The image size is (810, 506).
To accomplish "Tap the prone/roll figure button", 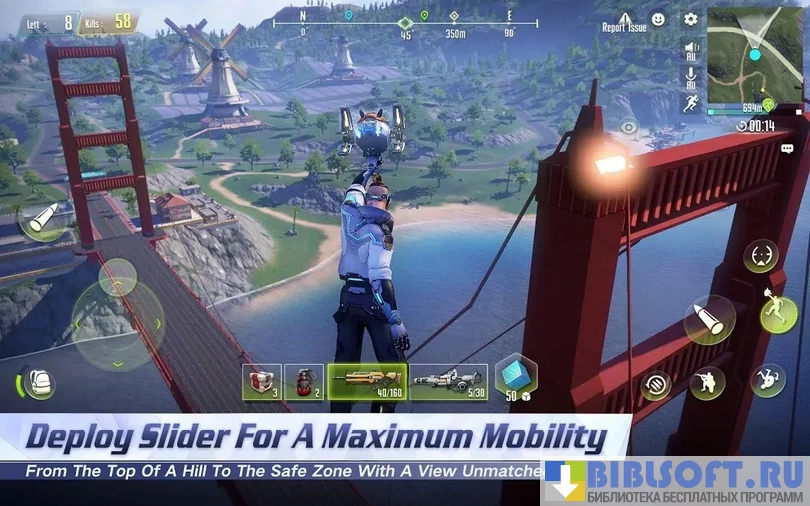I will tap(768, 379).
